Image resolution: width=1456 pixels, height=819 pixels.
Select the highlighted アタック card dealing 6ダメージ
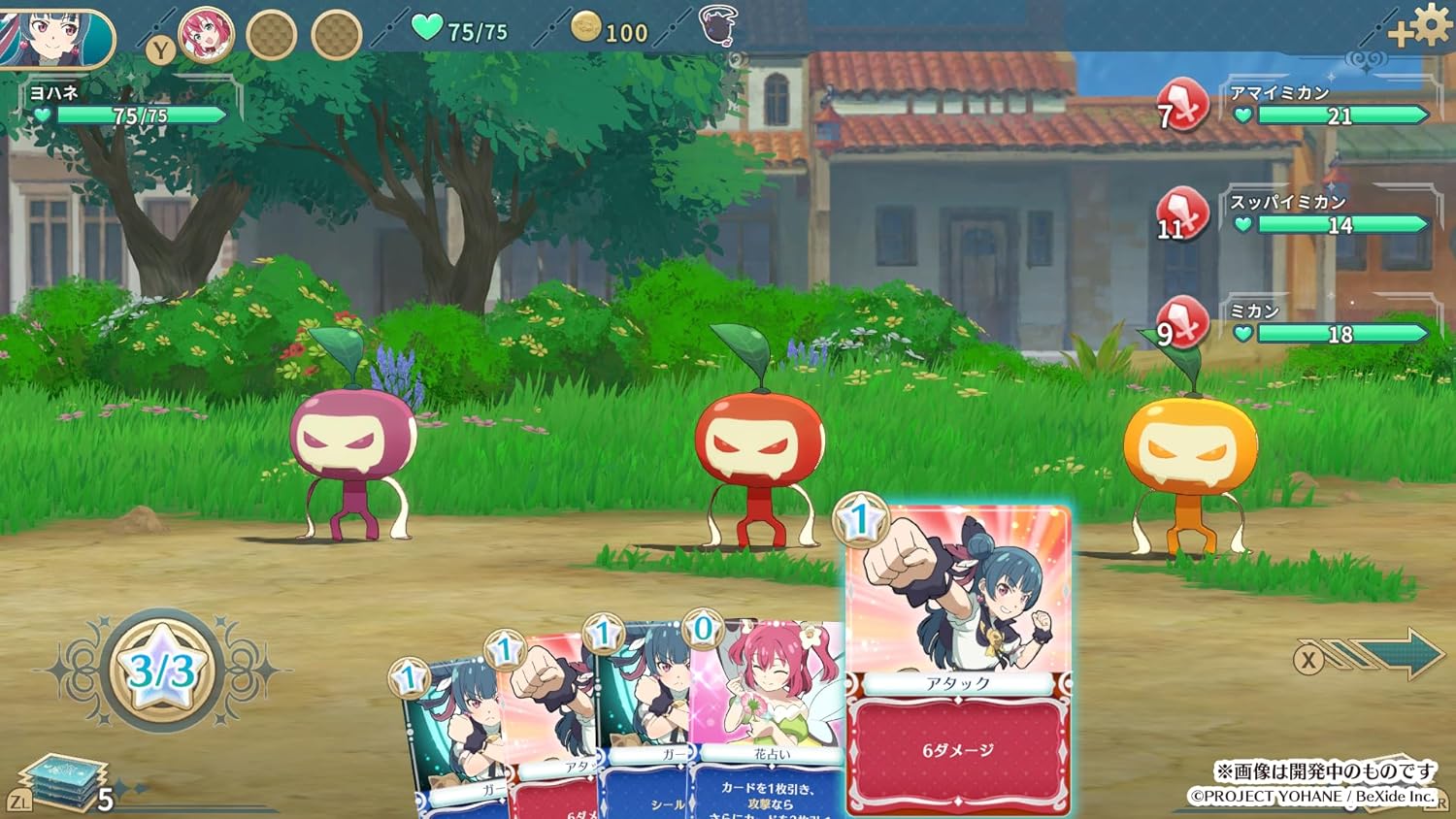pyautogui.click(x=959, y=660)
